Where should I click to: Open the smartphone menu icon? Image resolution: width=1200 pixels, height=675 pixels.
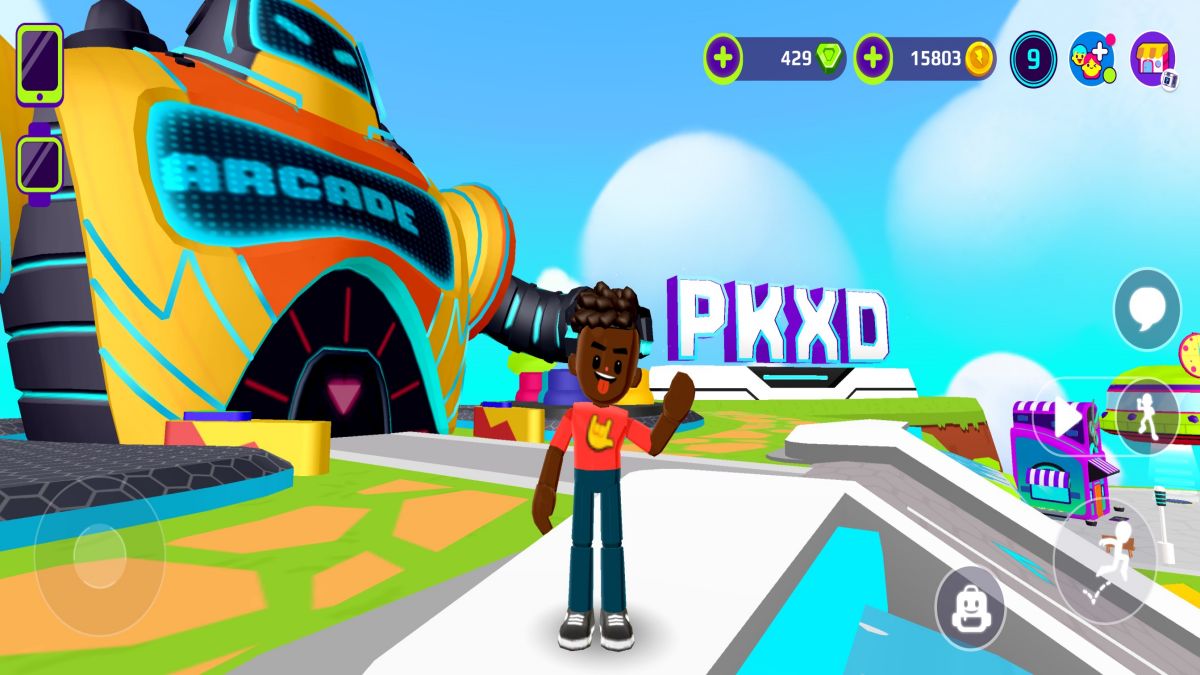40,63
